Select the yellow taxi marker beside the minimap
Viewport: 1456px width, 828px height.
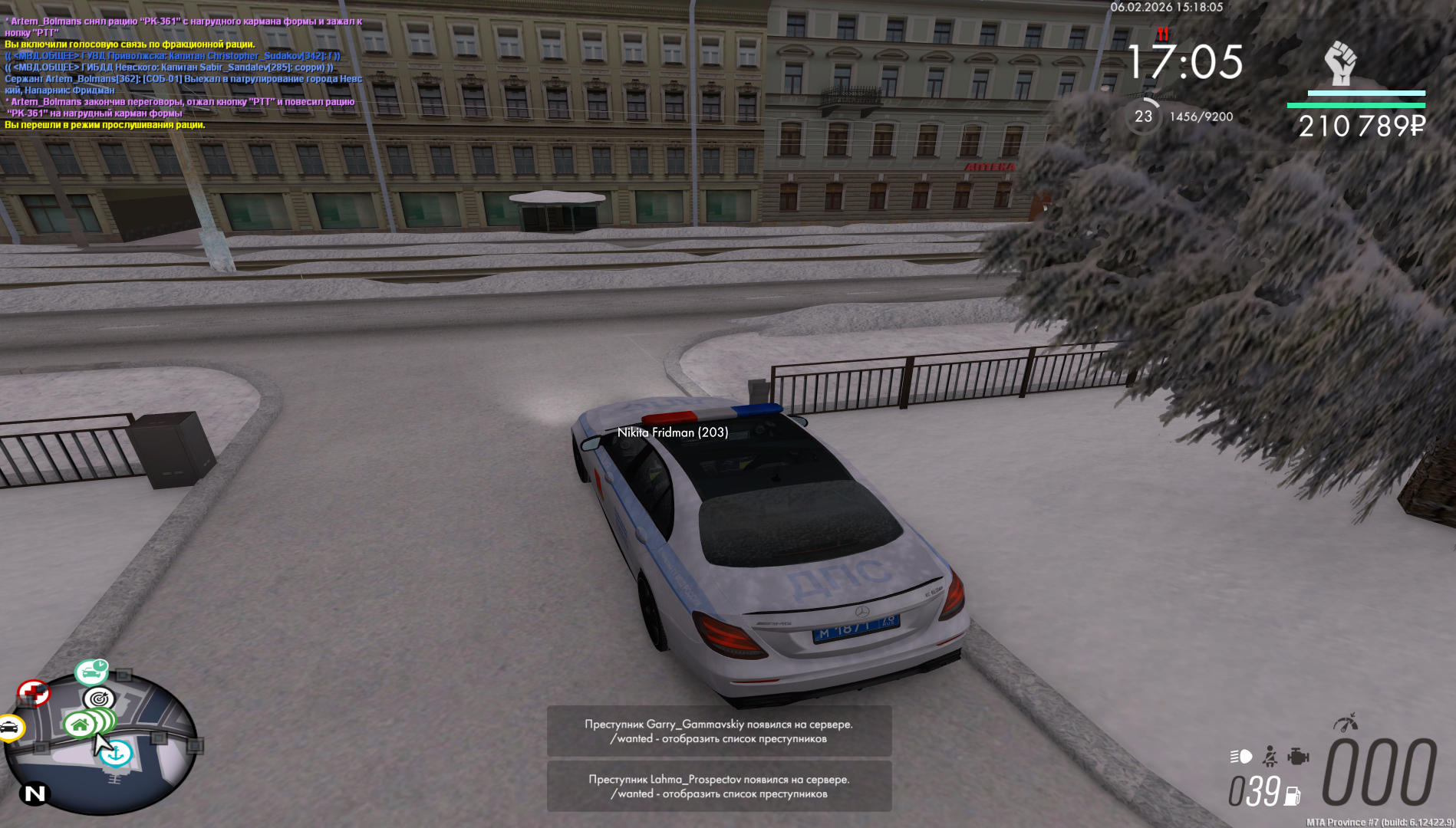(11, 728)
